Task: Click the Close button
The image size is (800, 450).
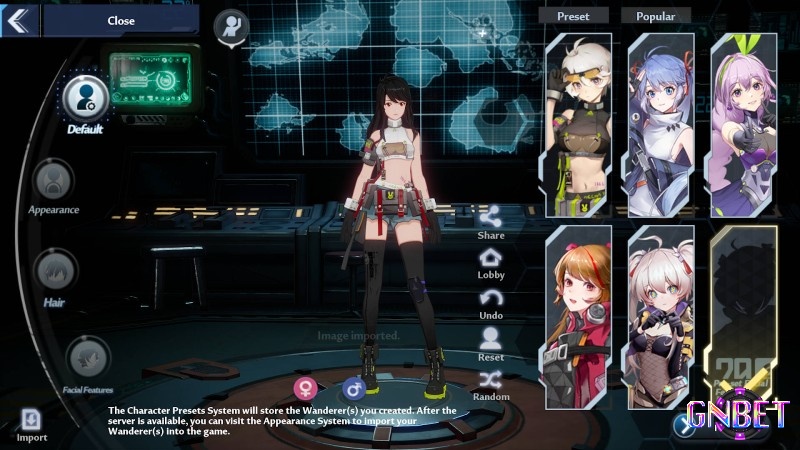Action: [x=121, y=20]
